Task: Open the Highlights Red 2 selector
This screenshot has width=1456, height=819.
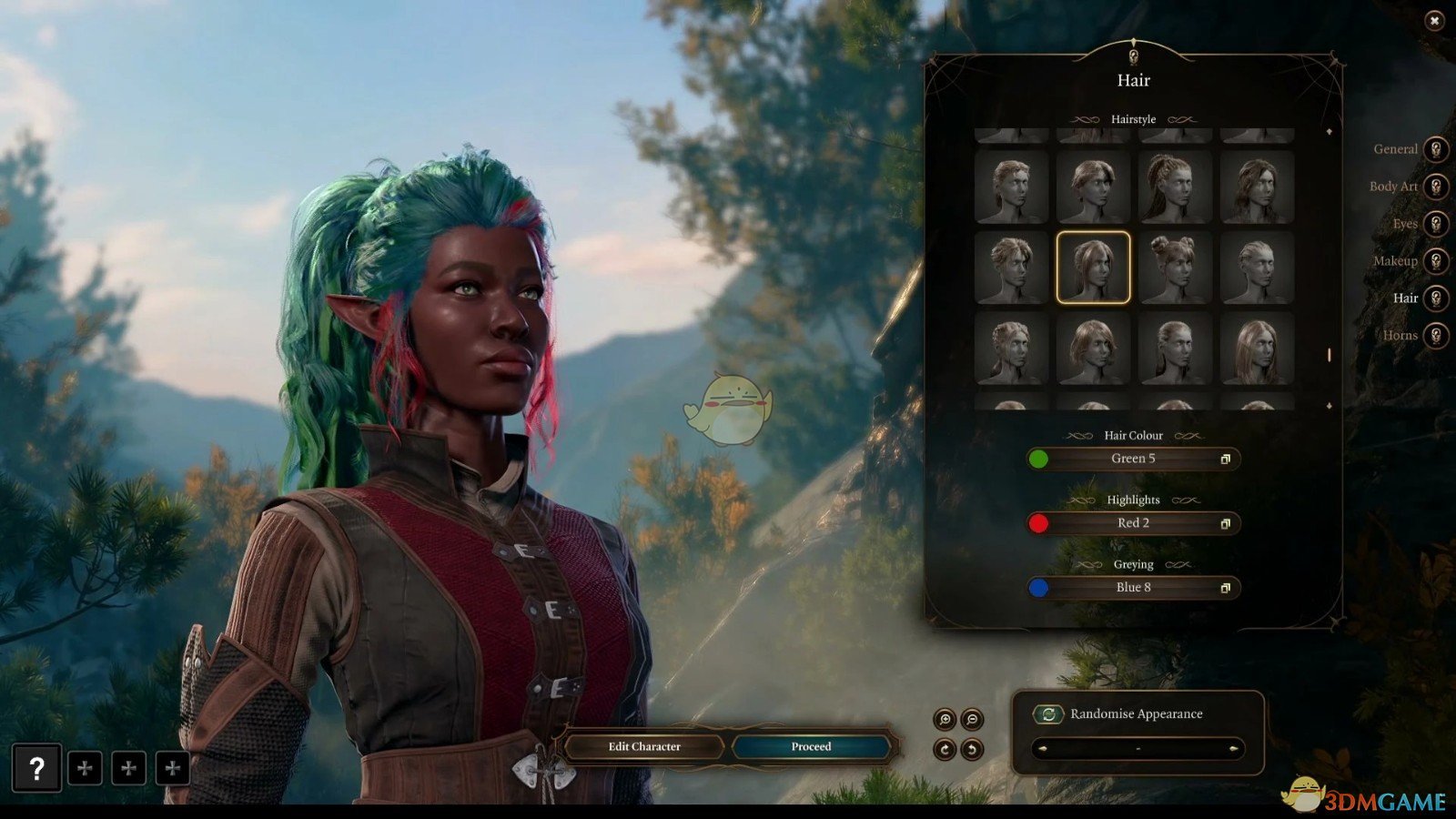Action: pyautogui.click(x=1133, y=523)
